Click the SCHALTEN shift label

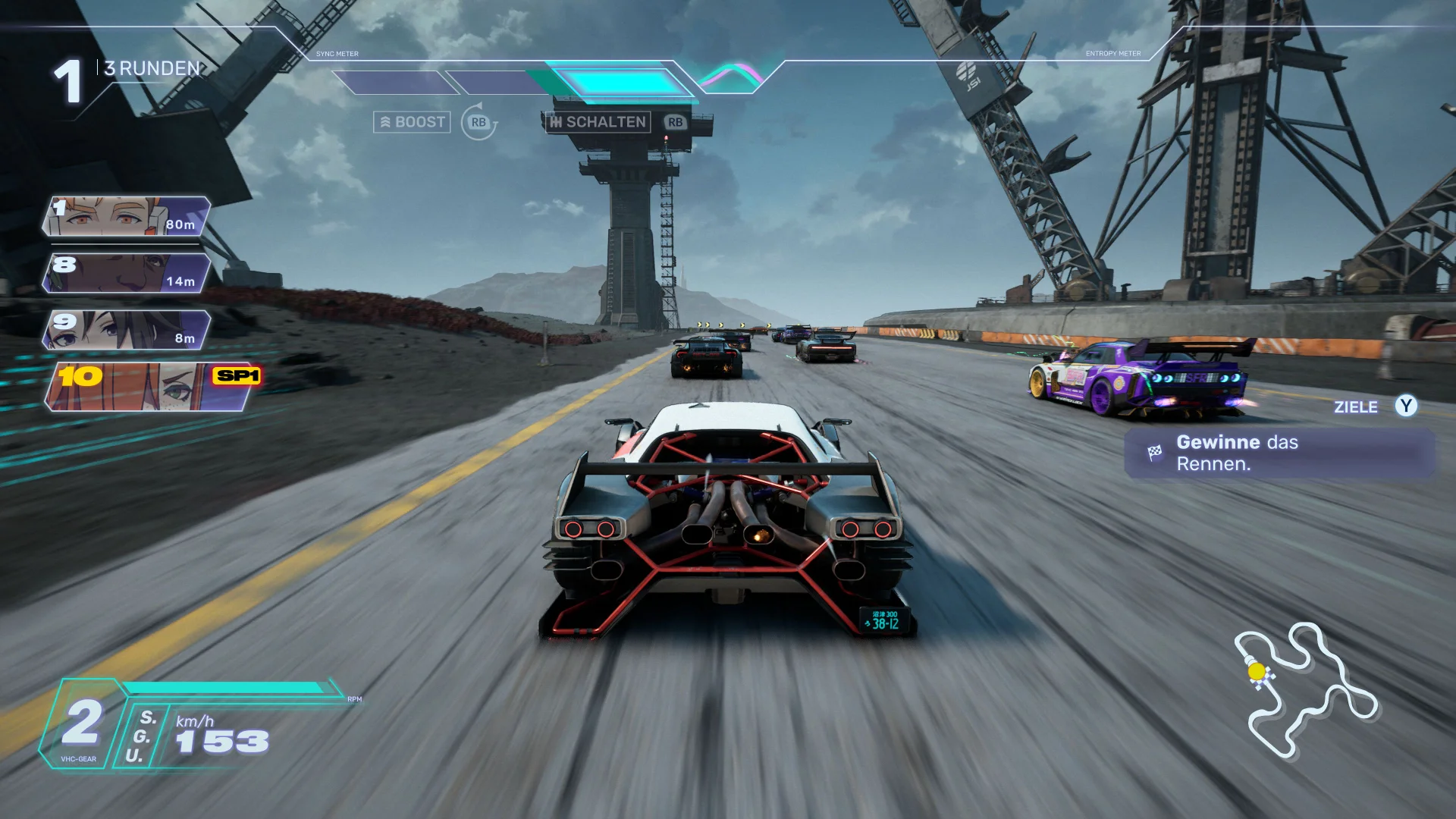point(598,122)
